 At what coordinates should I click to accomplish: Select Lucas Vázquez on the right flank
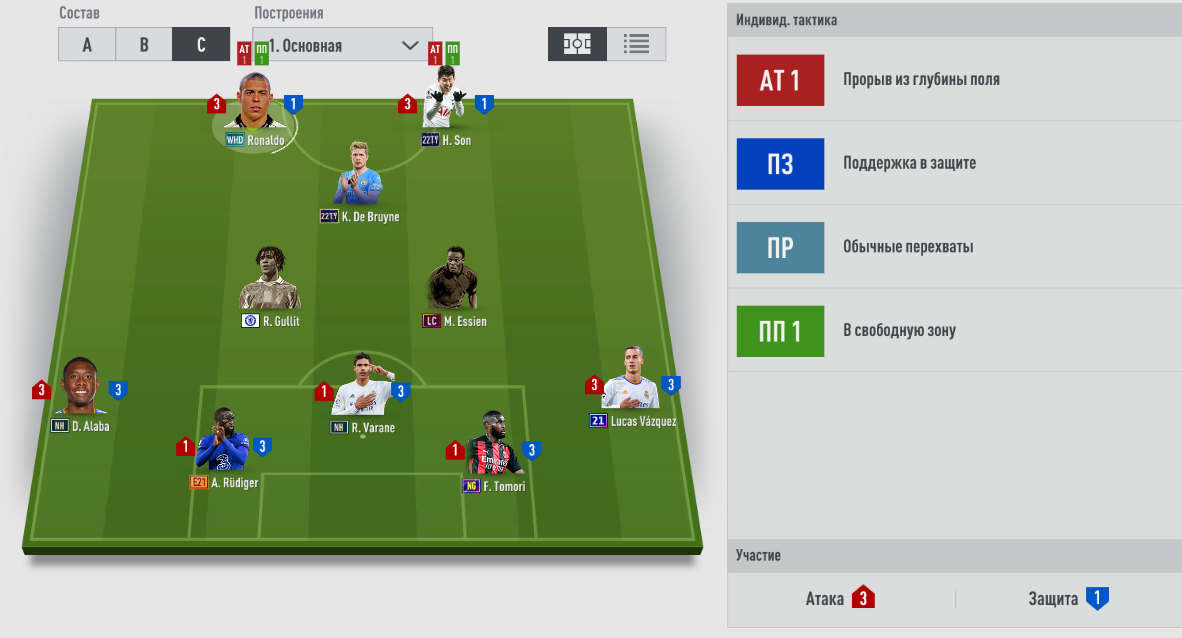point(631,383)
